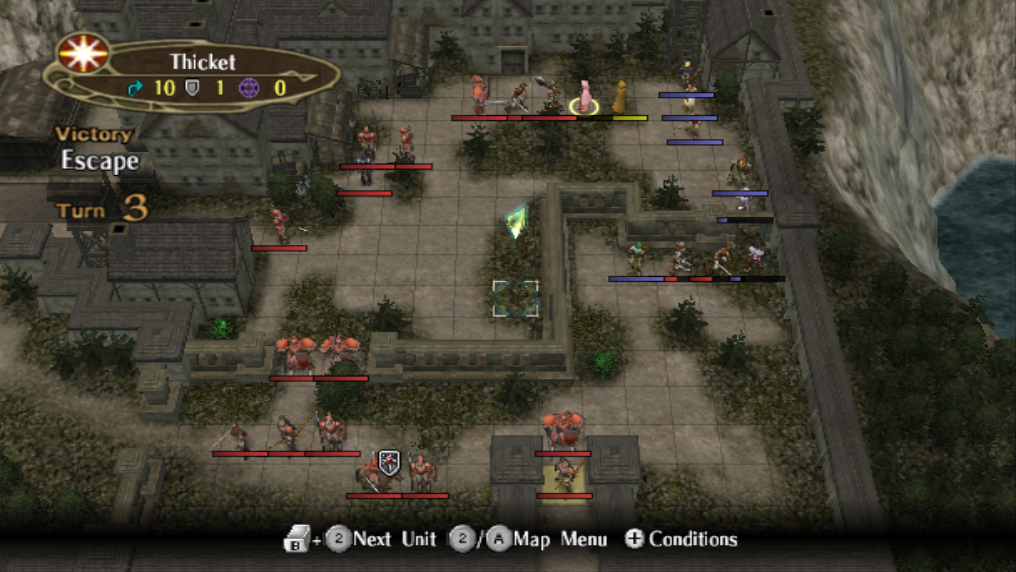Select the Victory Escape objective tracker
Viewport: 1016px width, 572px height.
click(x=97, y=149)
